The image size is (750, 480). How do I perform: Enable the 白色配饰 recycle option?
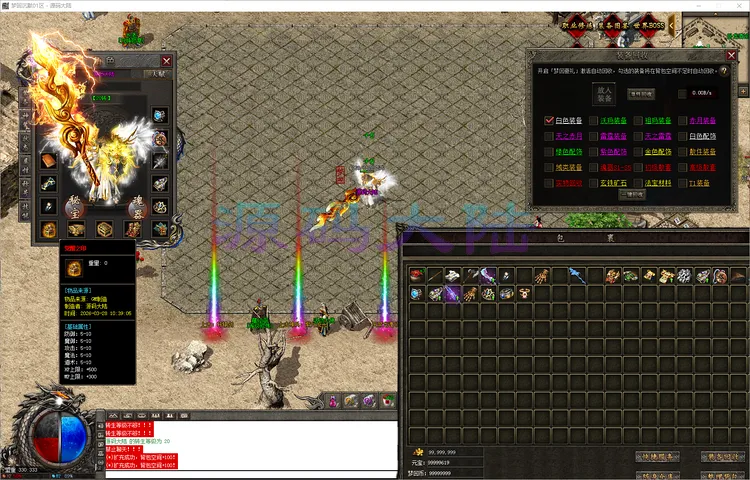click(680, 136)
